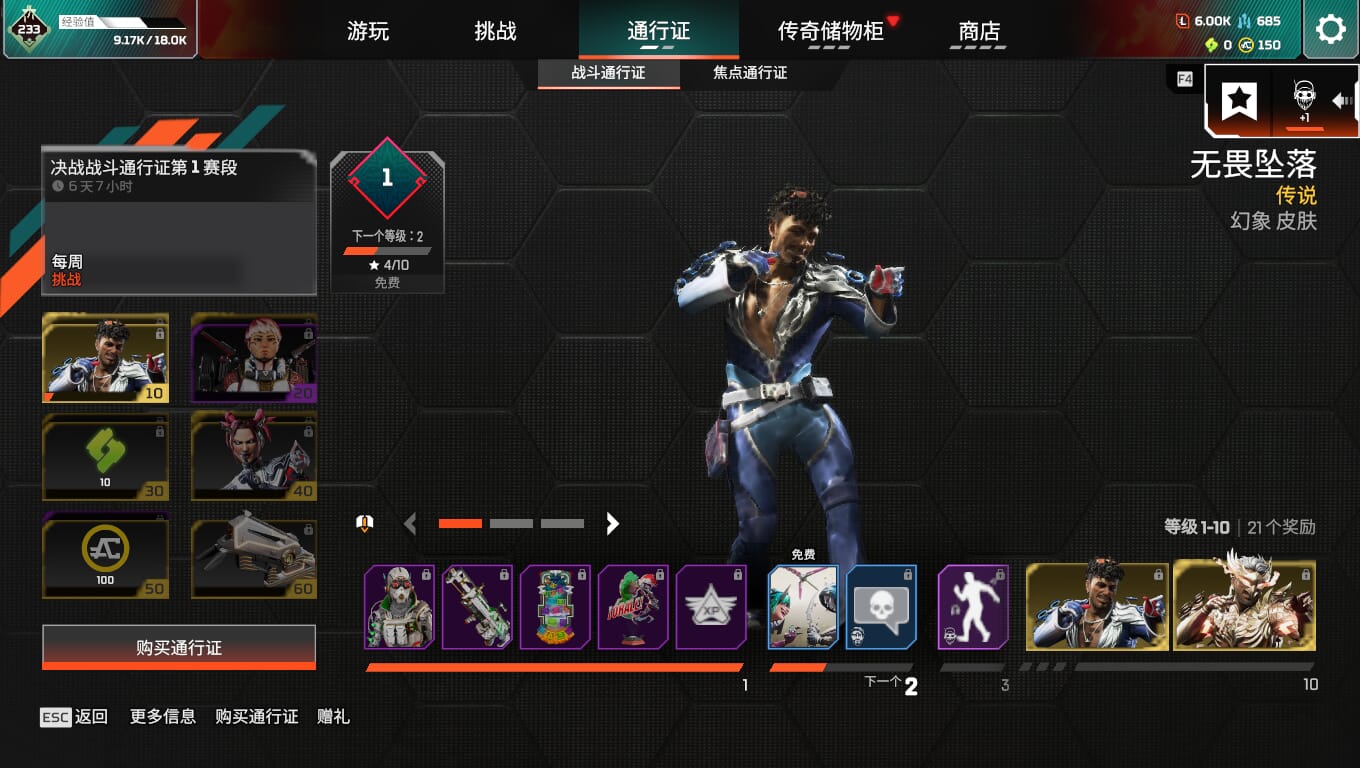
Task: Open the gear settings menu
Action: point(1330,30)
